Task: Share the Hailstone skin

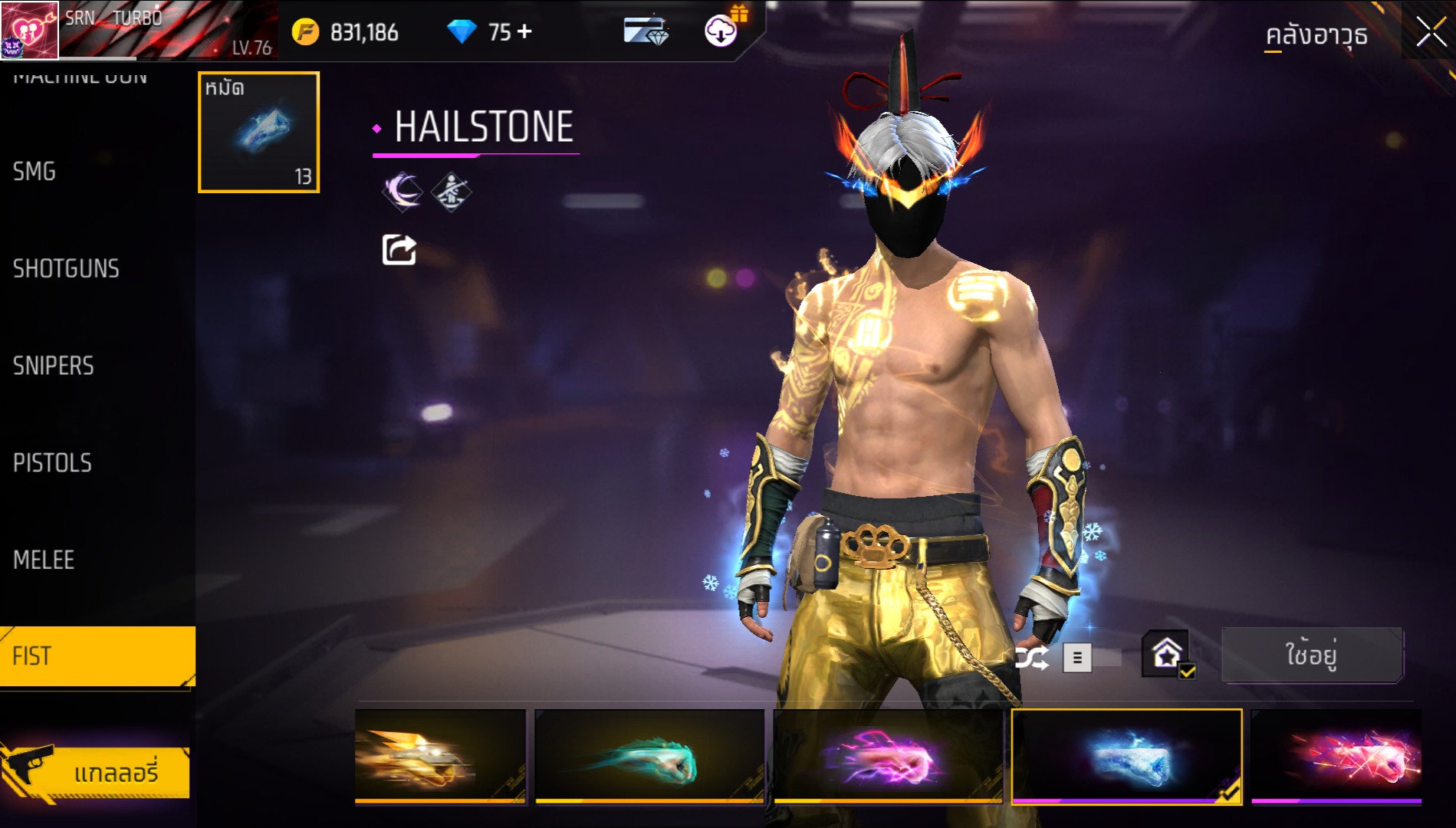Action: (x=399, y=250)
